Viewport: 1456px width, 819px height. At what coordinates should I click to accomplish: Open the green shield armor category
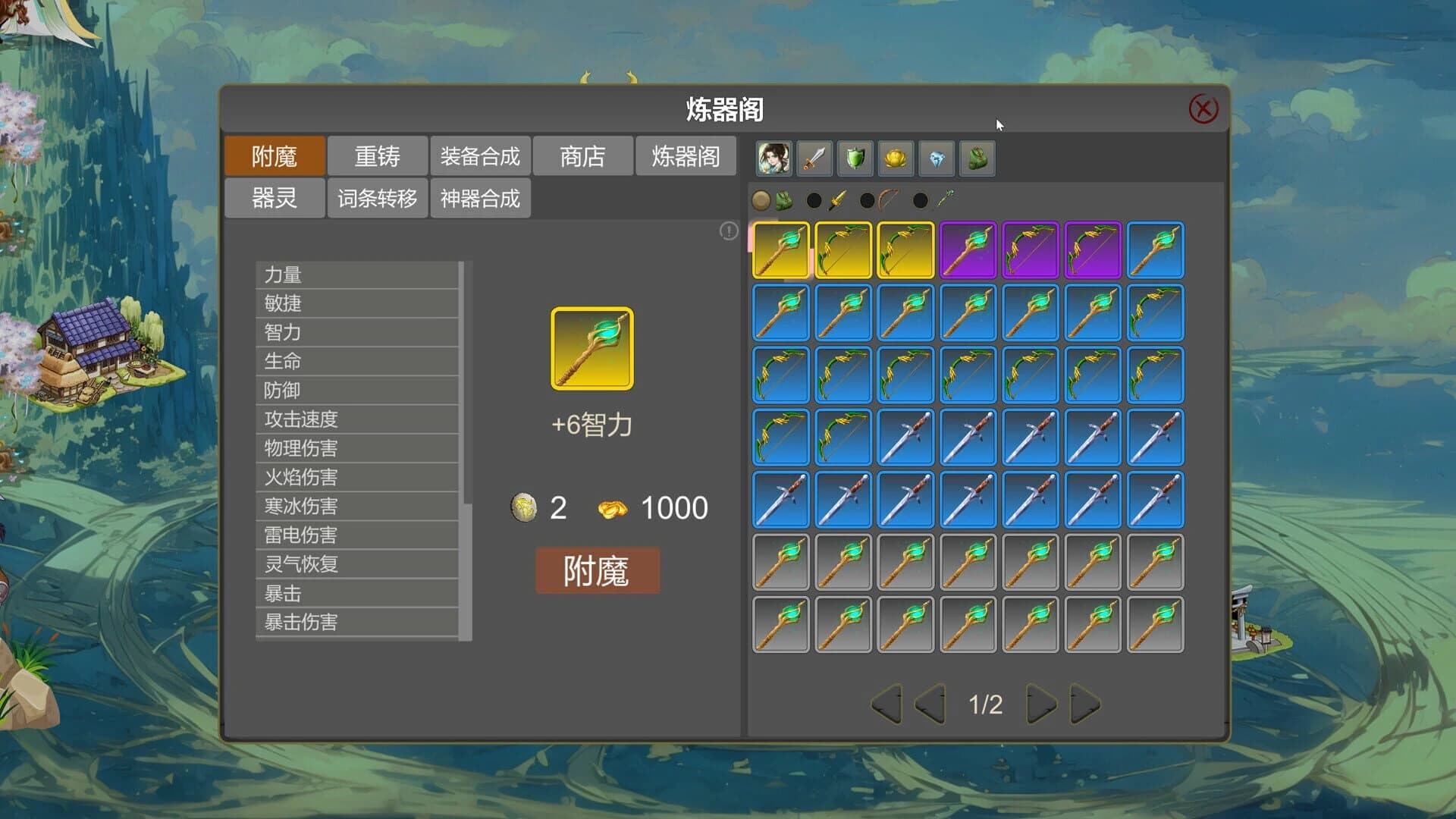coord(855,157)
